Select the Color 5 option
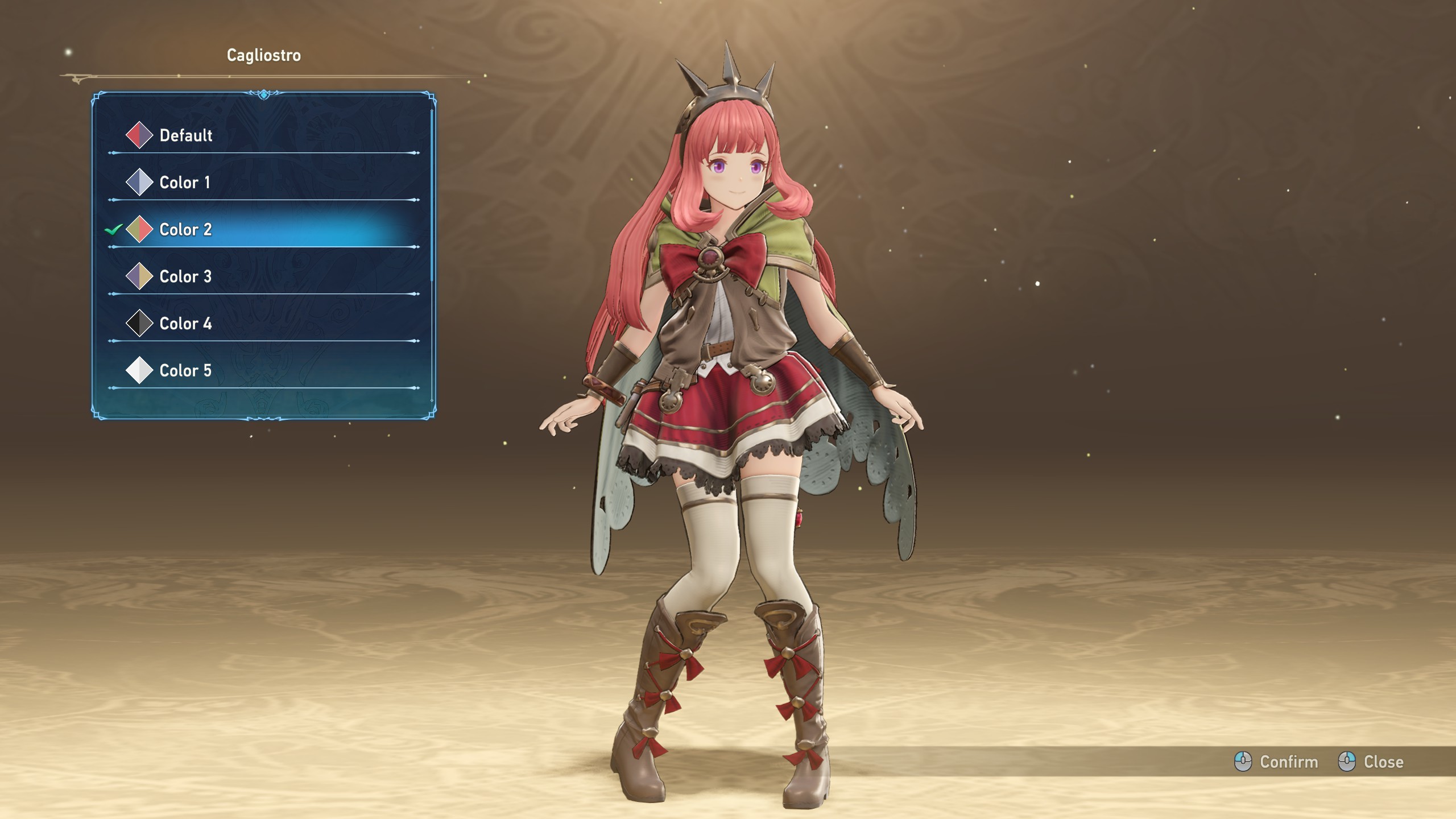This screenshot has height=819, width=1456. click(x=185, y=371)
